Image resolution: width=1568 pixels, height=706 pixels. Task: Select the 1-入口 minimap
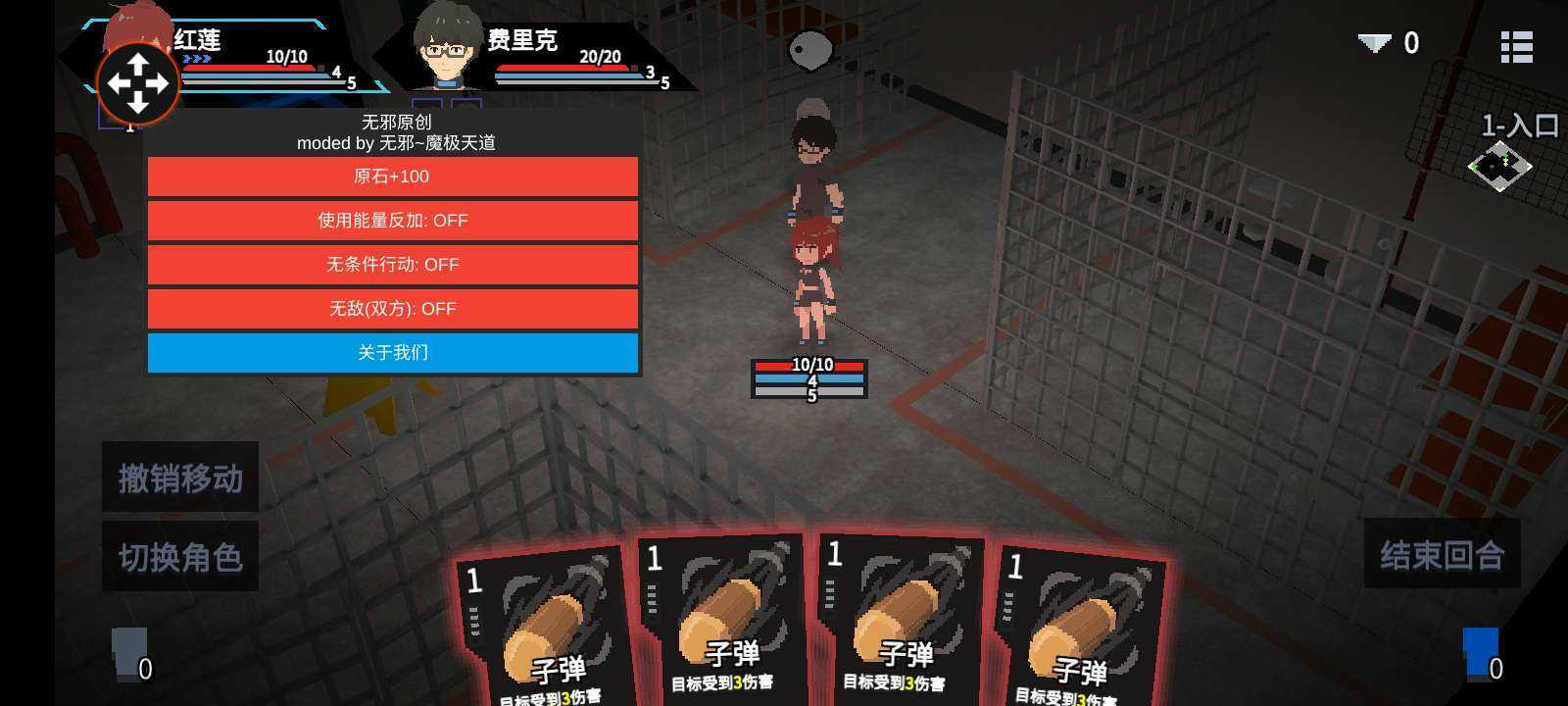point(1499,165)
